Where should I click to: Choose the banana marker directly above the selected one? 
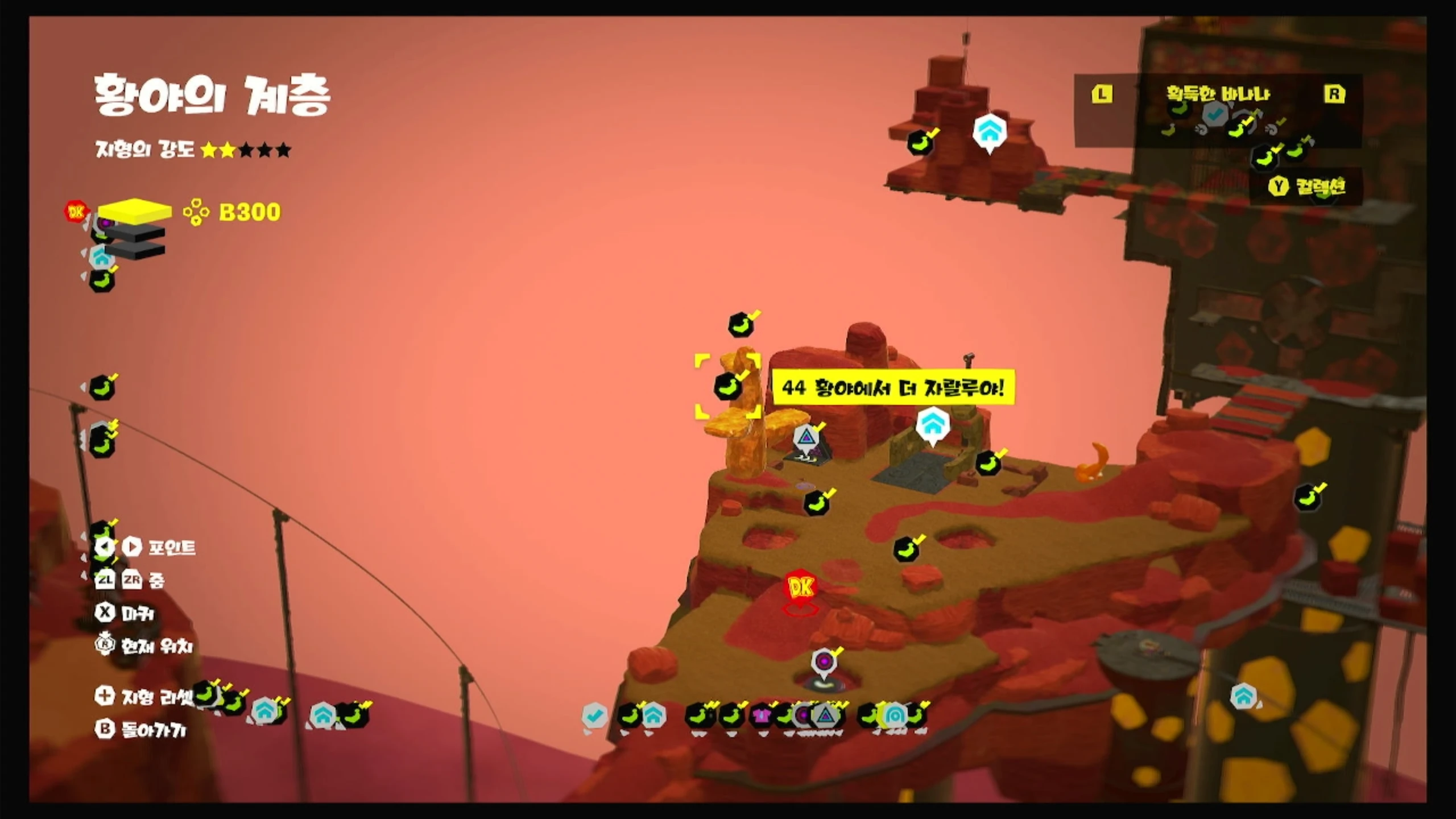(741, 325)
